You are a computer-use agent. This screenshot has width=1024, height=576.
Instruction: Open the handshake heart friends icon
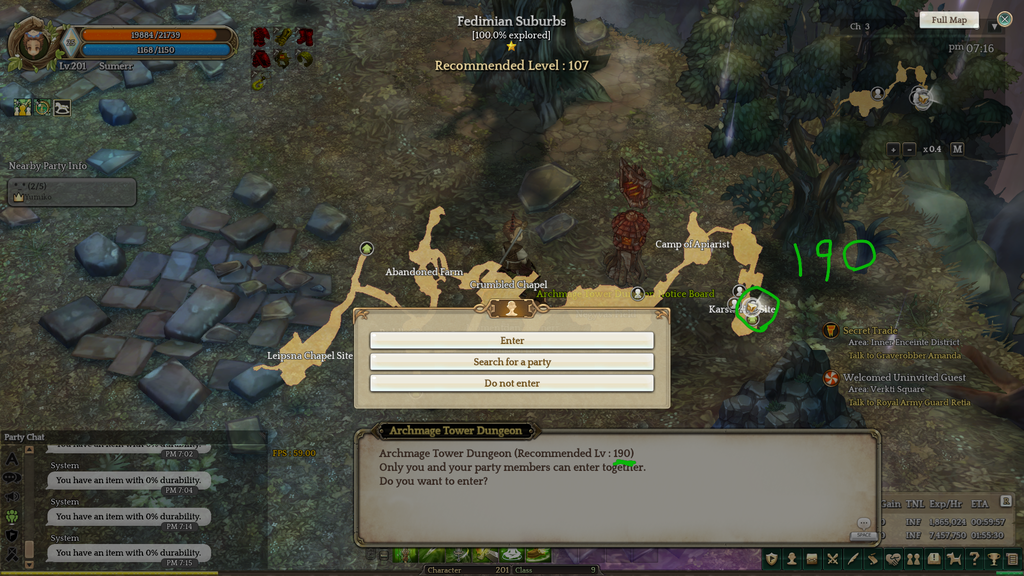coord(893,559)
